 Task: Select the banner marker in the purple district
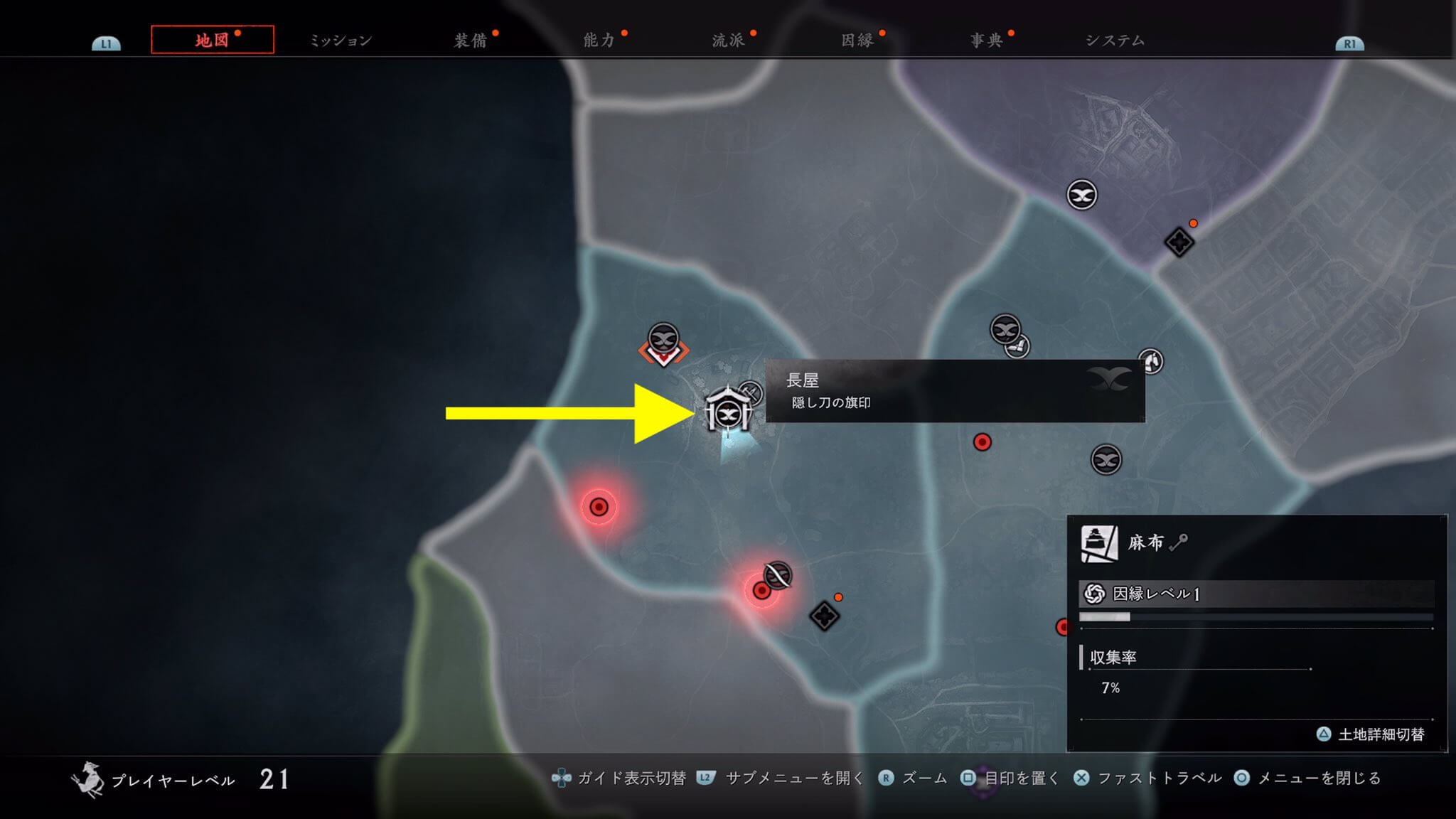tap(1081, 195)
